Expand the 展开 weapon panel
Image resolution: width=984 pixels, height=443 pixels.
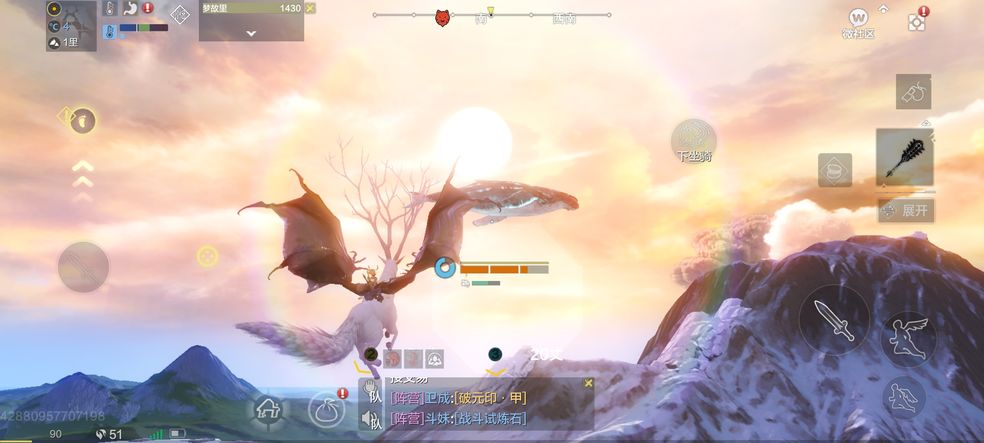tap(905, 210)
